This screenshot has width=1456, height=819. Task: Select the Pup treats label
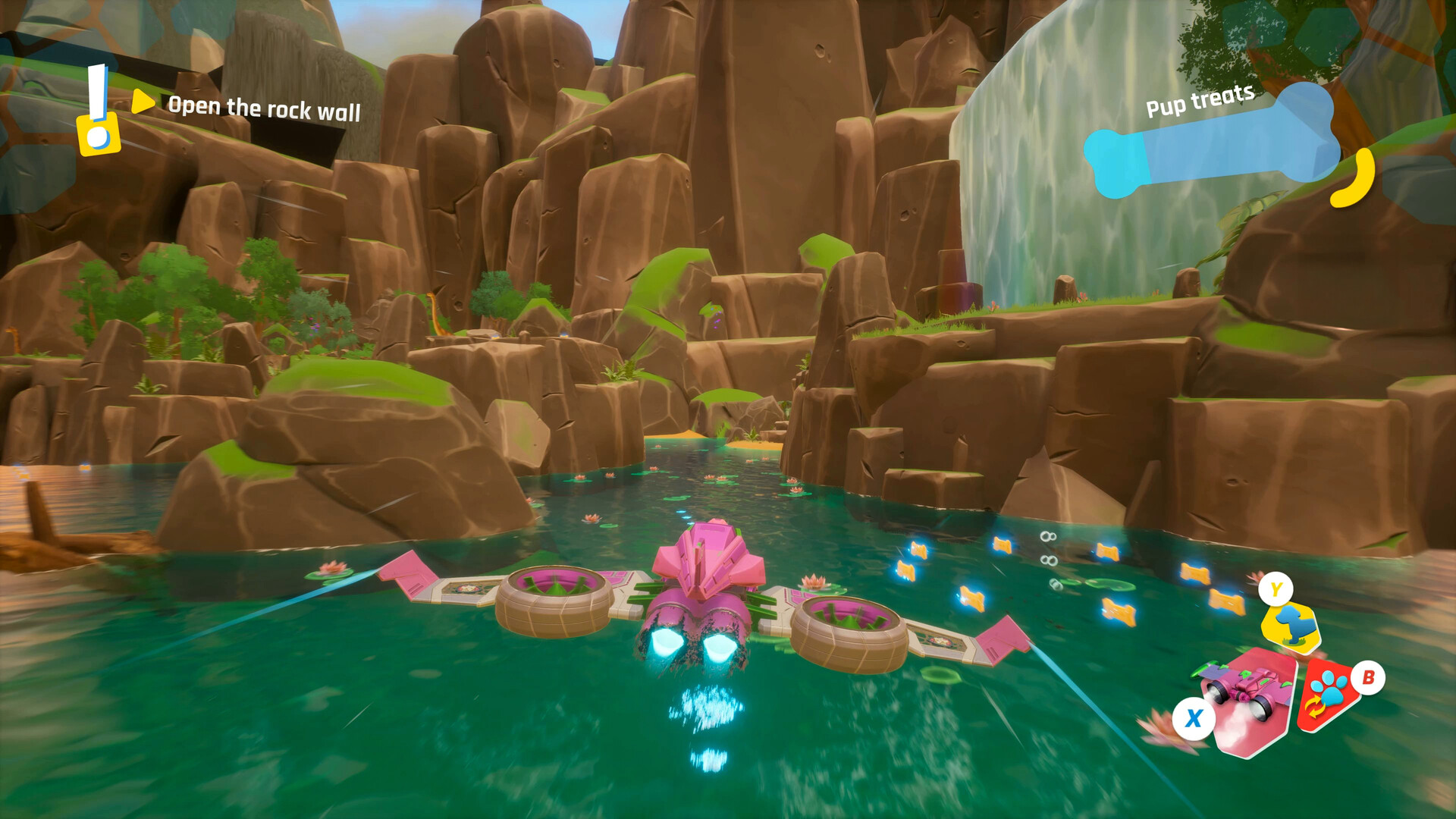pyautogui.click(x=1199, y=101)
